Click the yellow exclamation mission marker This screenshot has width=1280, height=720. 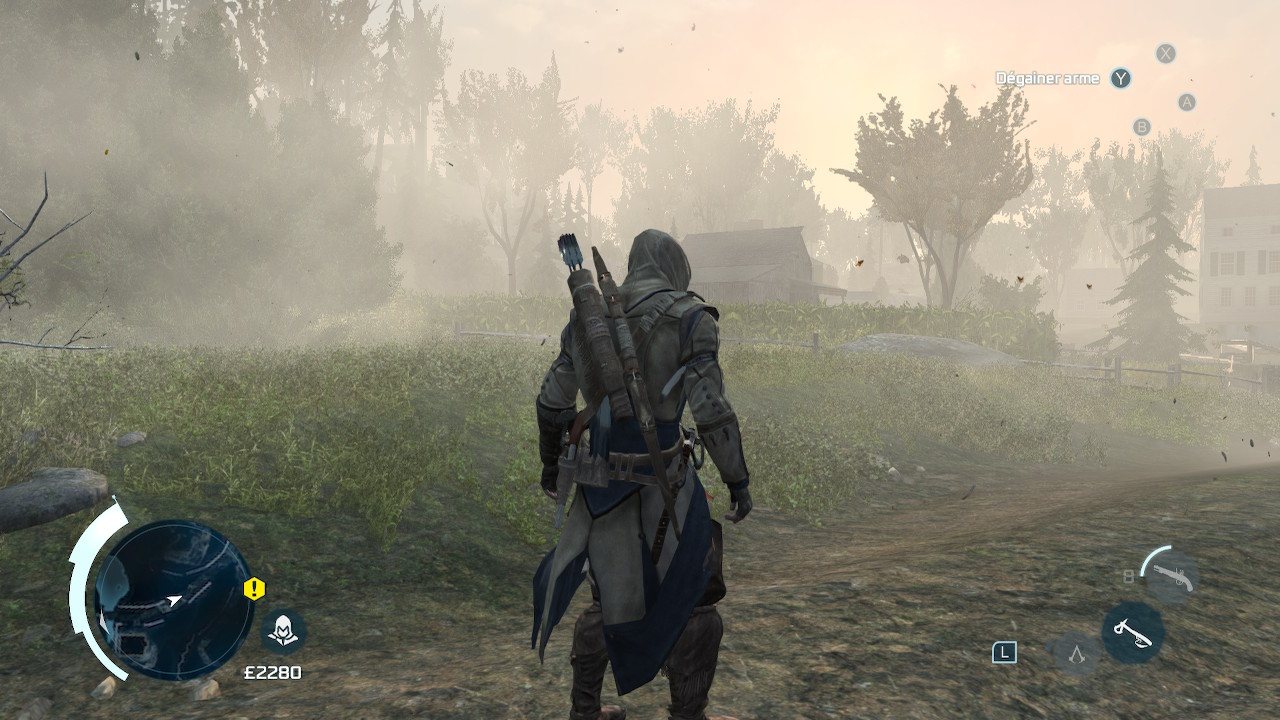pyautogui.click(x=254, y=589)
